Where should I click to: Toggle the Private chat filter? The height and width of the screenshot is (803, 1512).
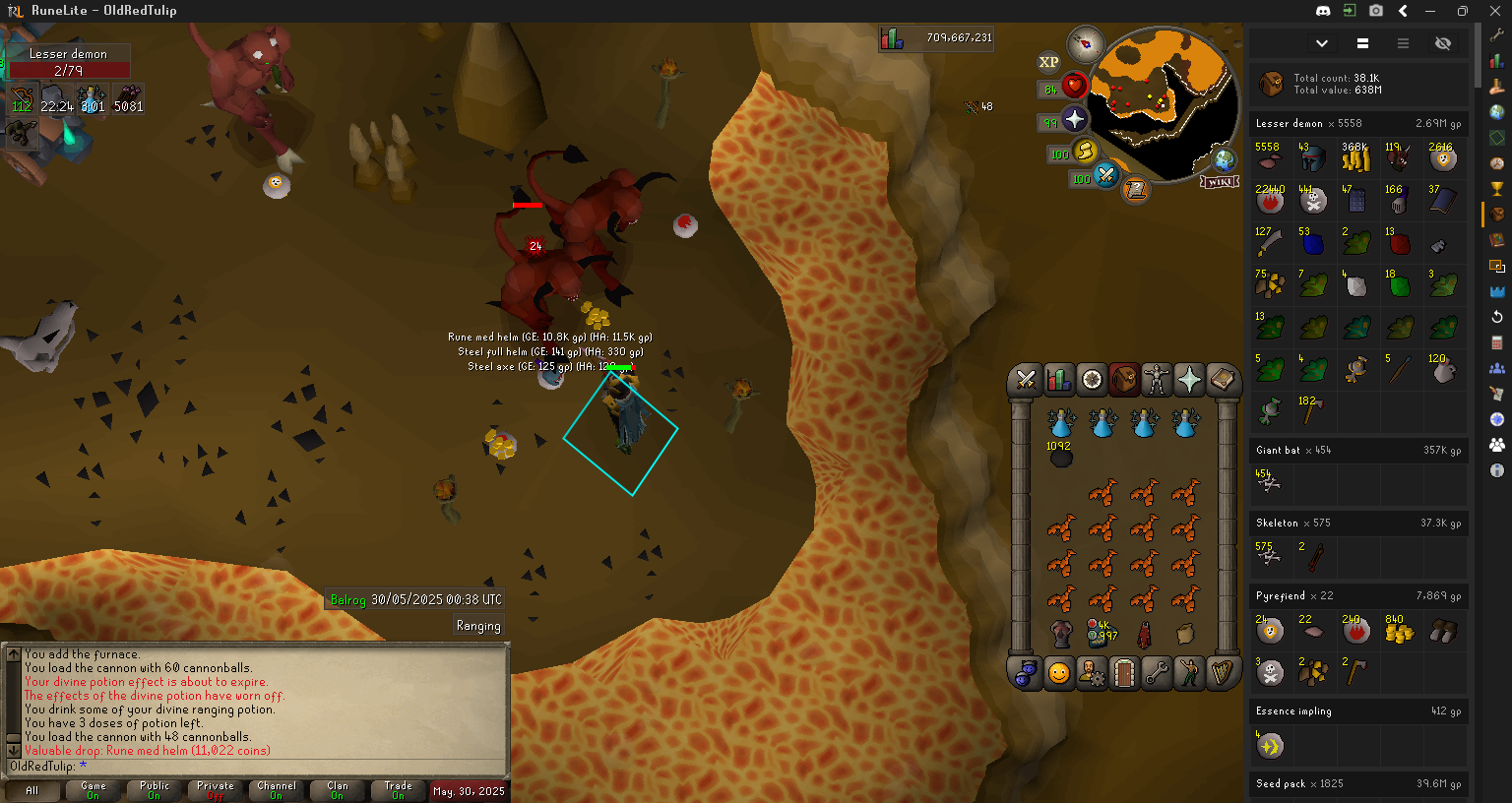coord(215,790)
